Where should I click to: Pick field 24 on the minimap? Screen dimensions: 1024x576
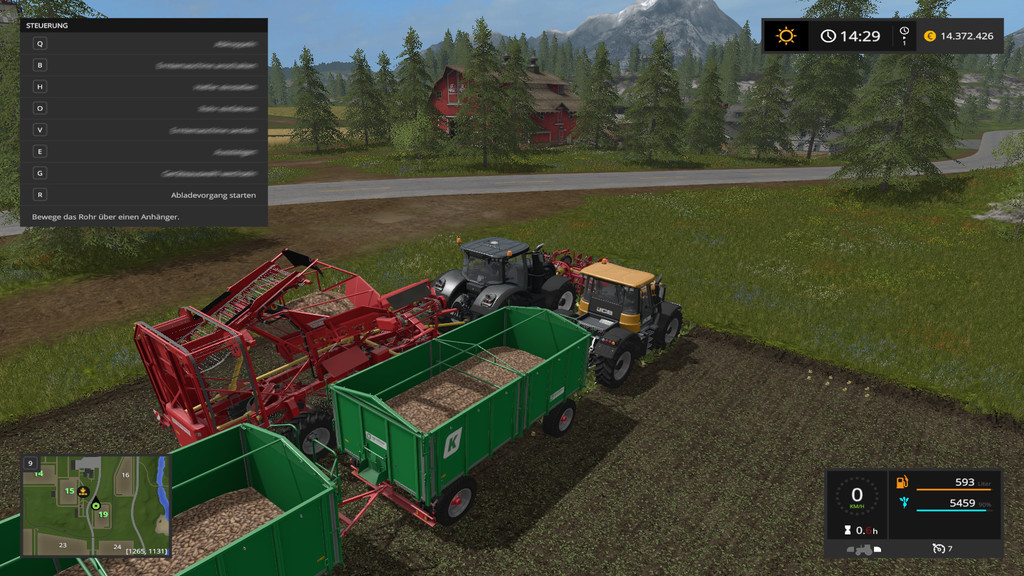tap(117, 546)
